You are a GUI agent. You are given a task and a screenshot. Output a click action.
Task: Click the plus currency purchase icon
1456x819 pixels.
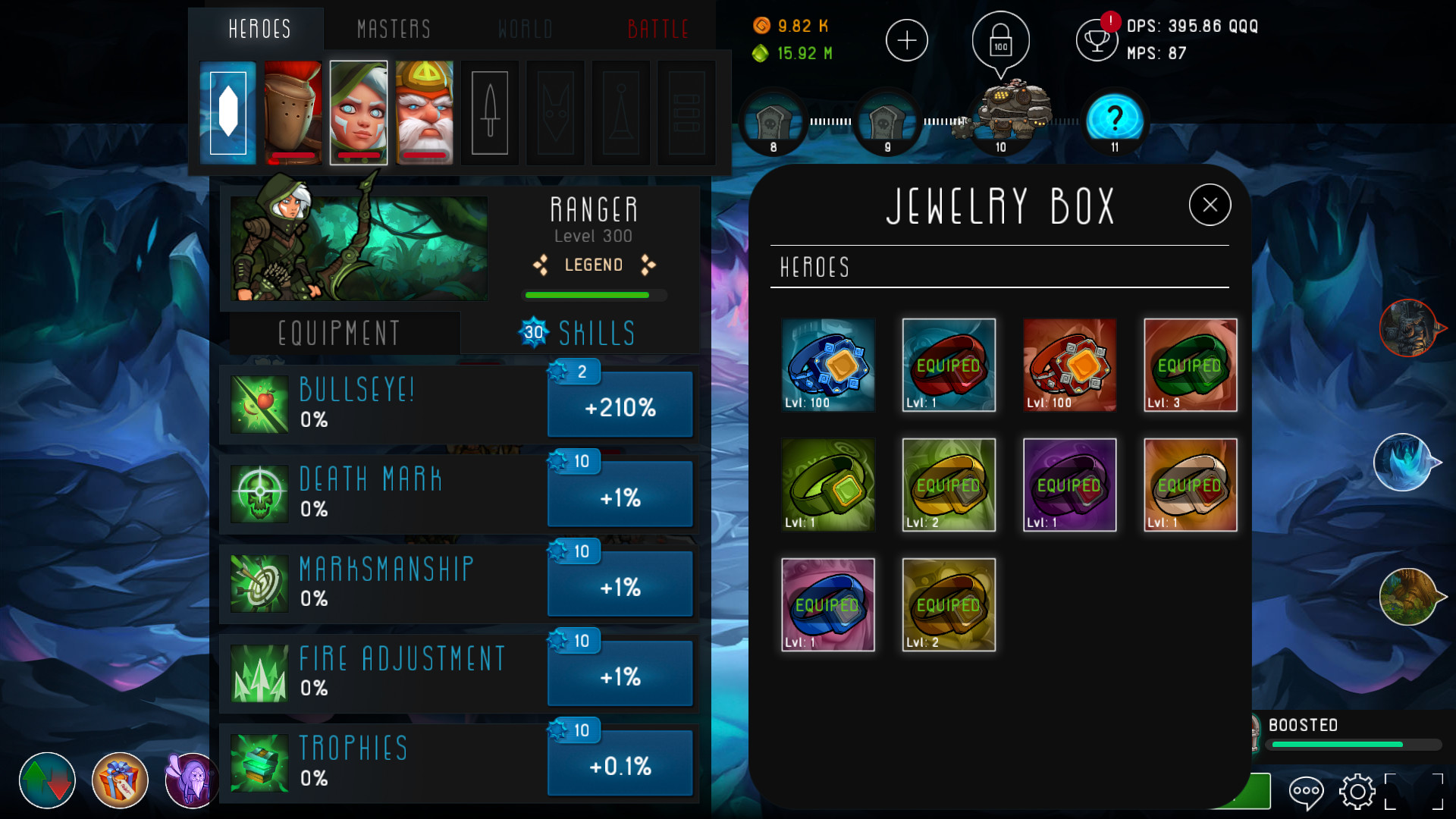[x=907, y=39]
